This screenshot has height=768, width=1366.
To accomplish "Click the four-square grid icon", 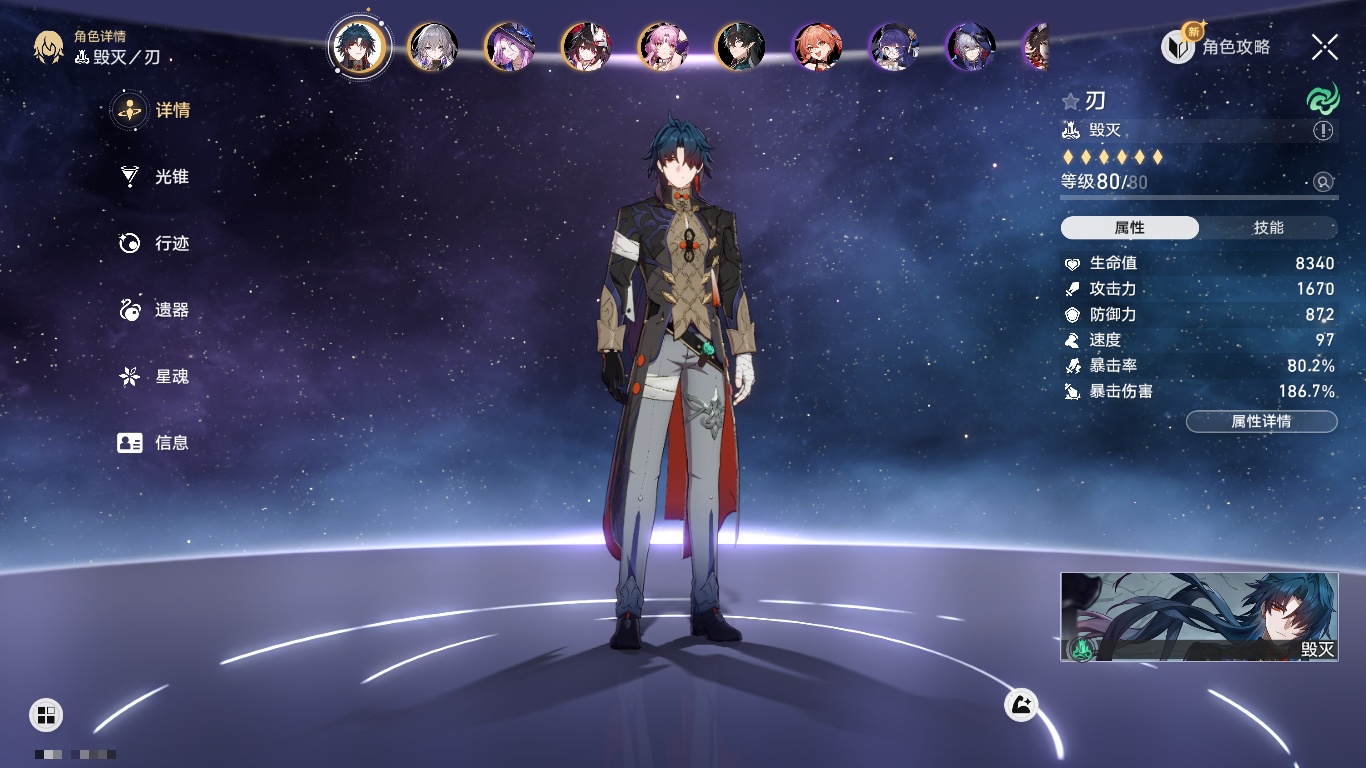I will (46, 714).
